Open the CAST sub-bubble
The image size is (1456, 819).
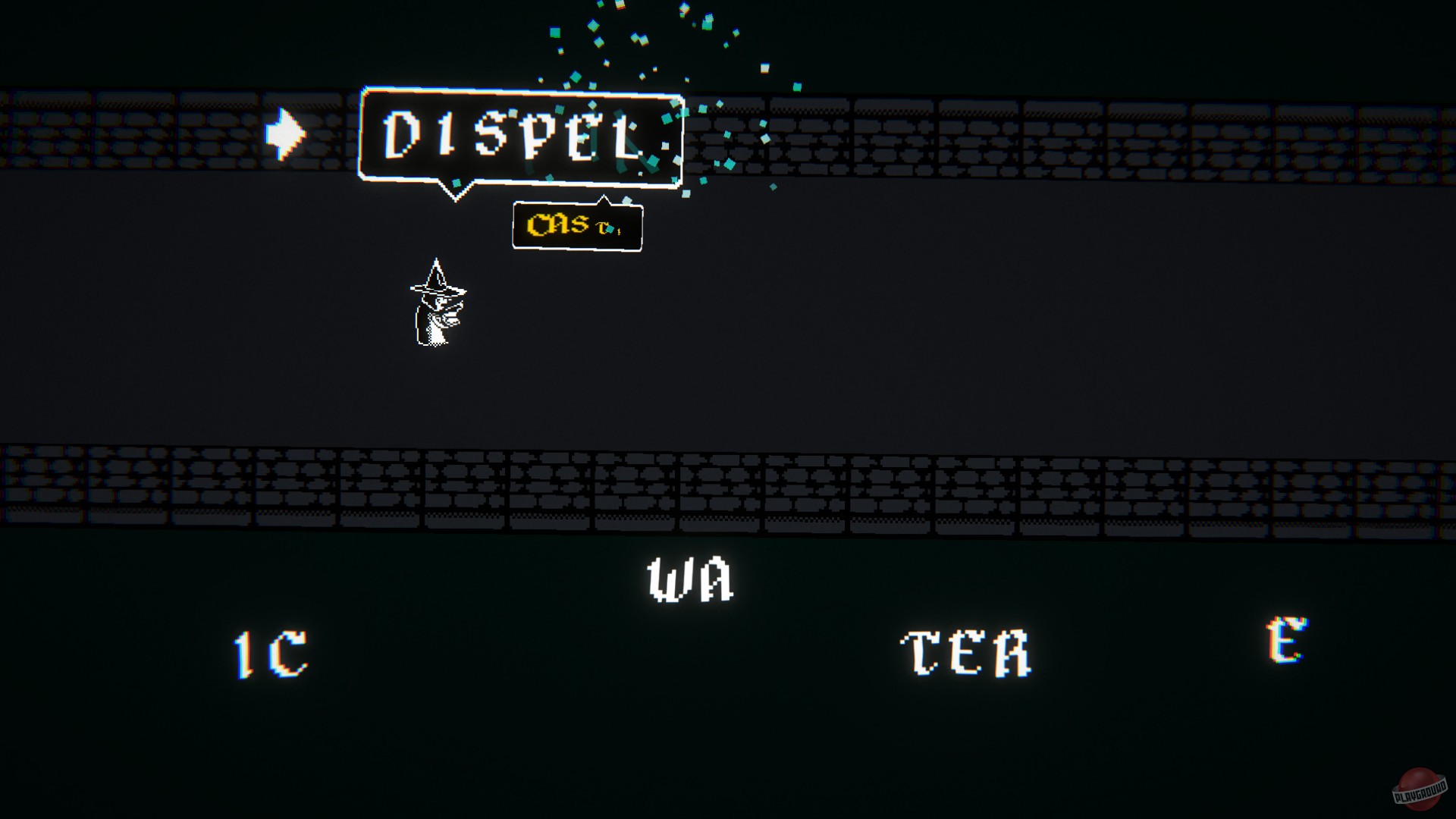pos(578,226)
